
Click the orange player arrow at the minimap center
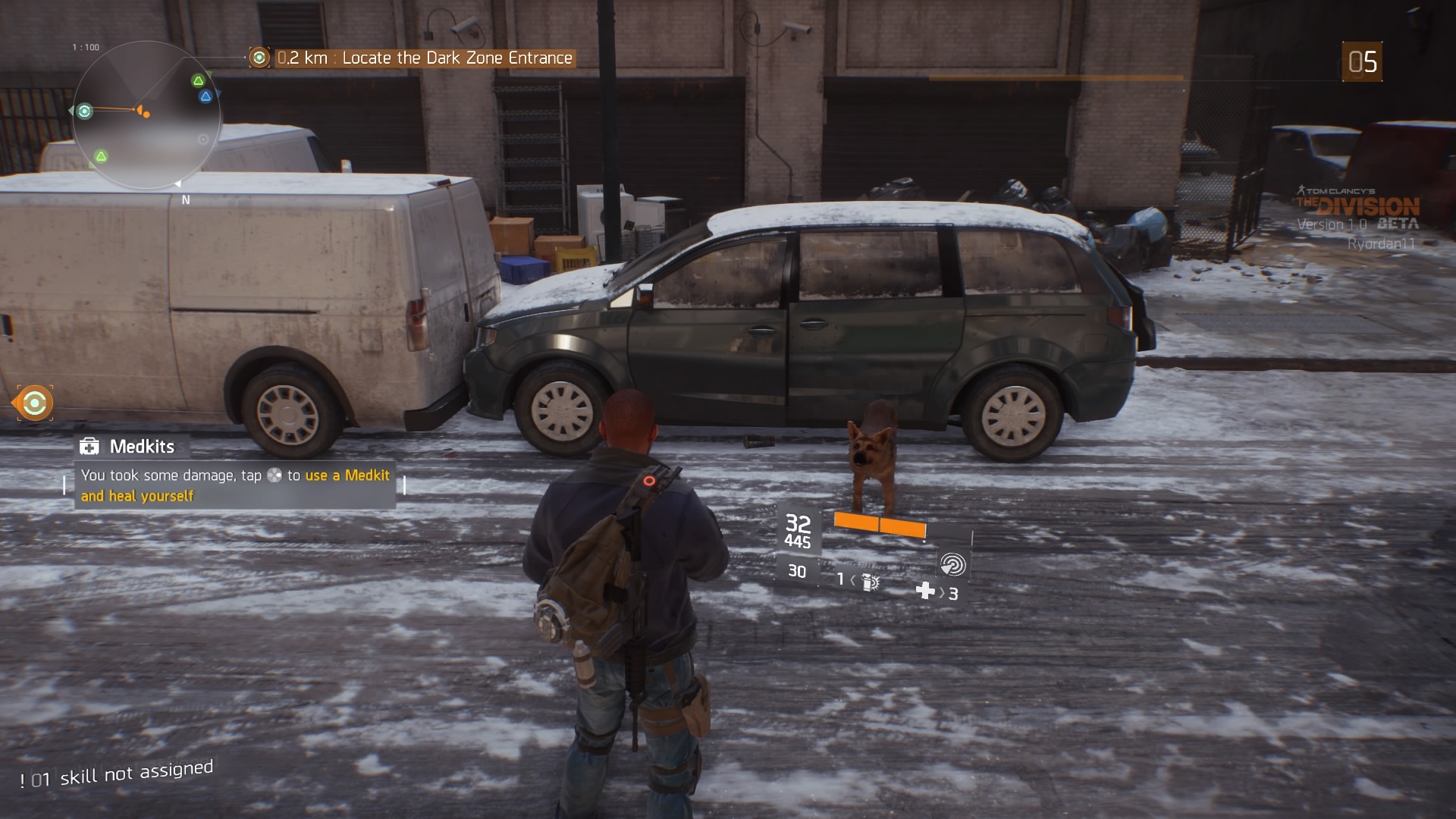click(141, 111)
